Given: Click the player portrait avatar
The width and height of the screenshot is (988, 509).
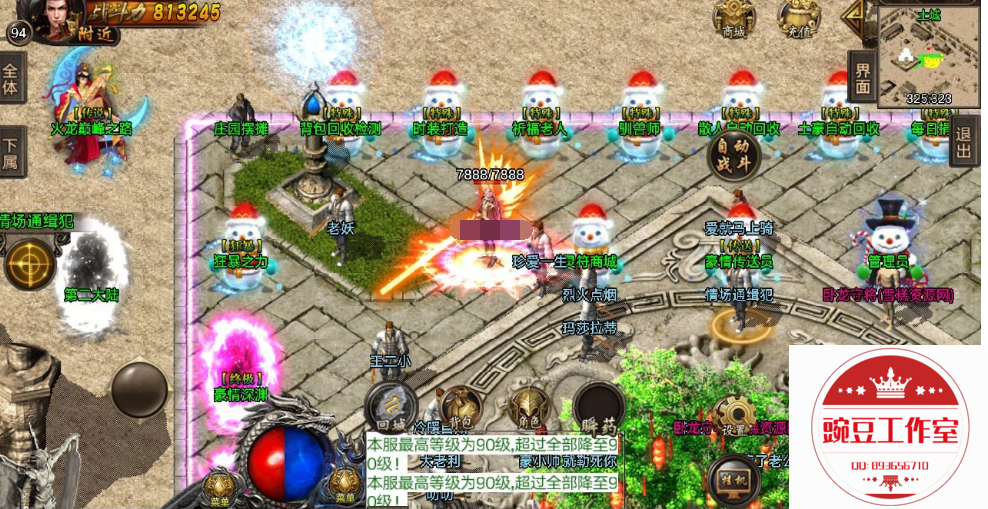Looking at the screenshot, I should 62,15.
